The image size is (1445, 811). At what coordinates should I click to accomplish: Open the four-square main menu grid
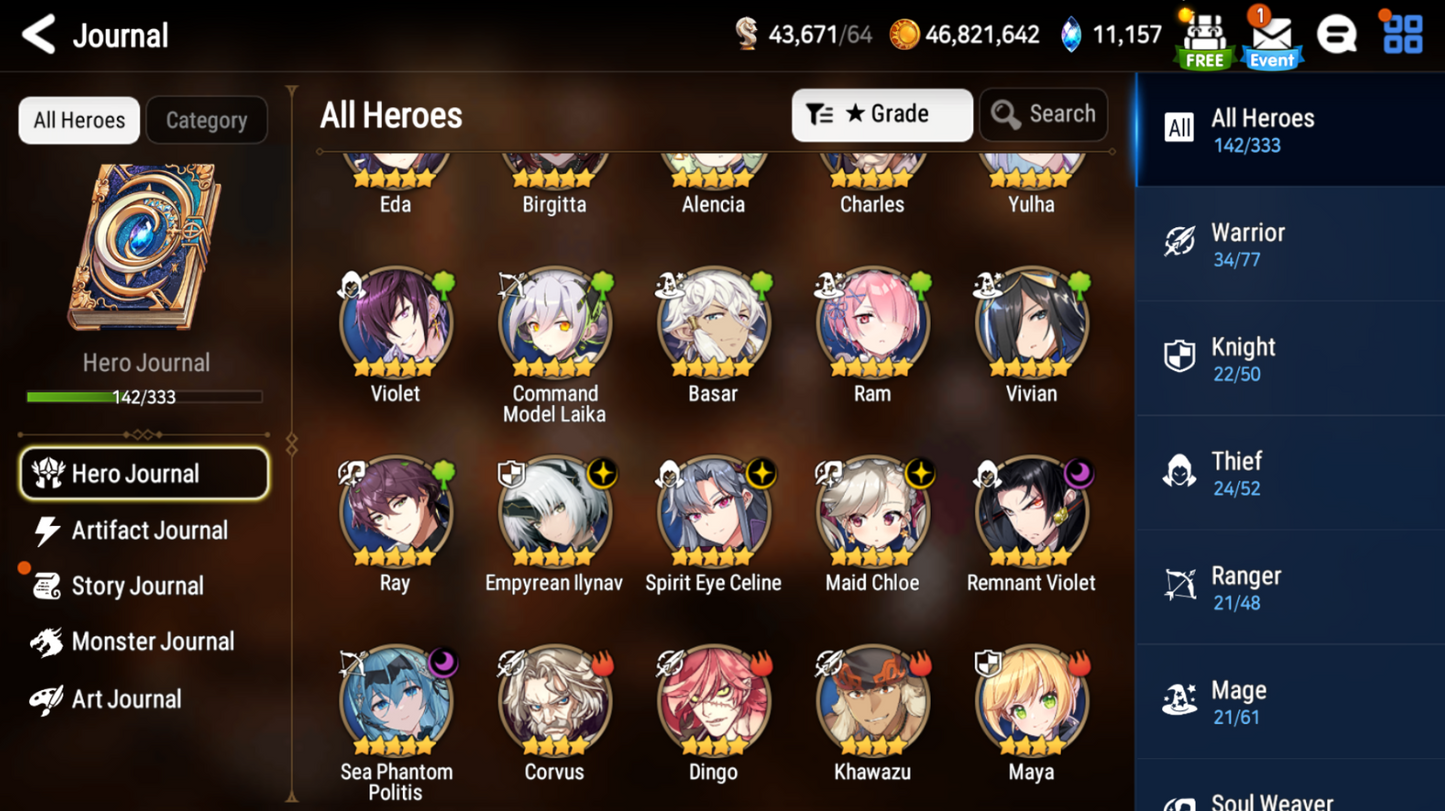(1402, 34)
